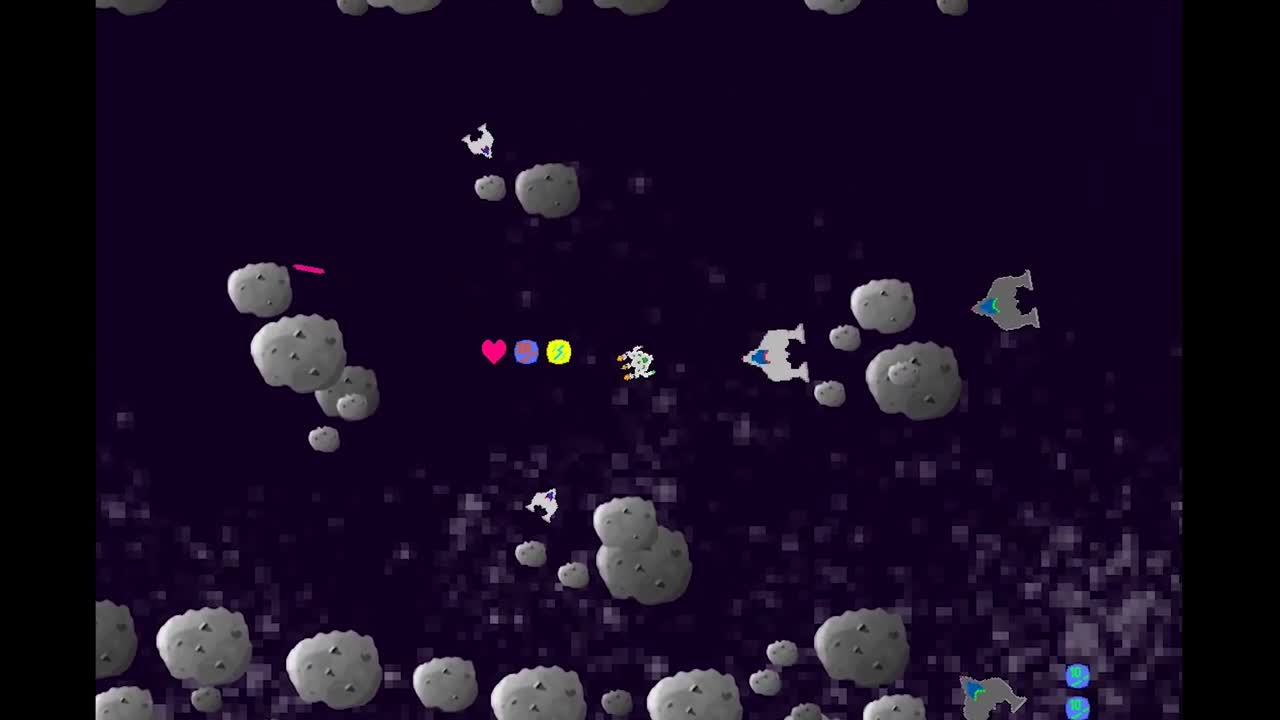The width and height of the screenshot is (1280, 720).
Task: Click the upper blue 10-point pickup orb
Action: (x=1077, y=676)
